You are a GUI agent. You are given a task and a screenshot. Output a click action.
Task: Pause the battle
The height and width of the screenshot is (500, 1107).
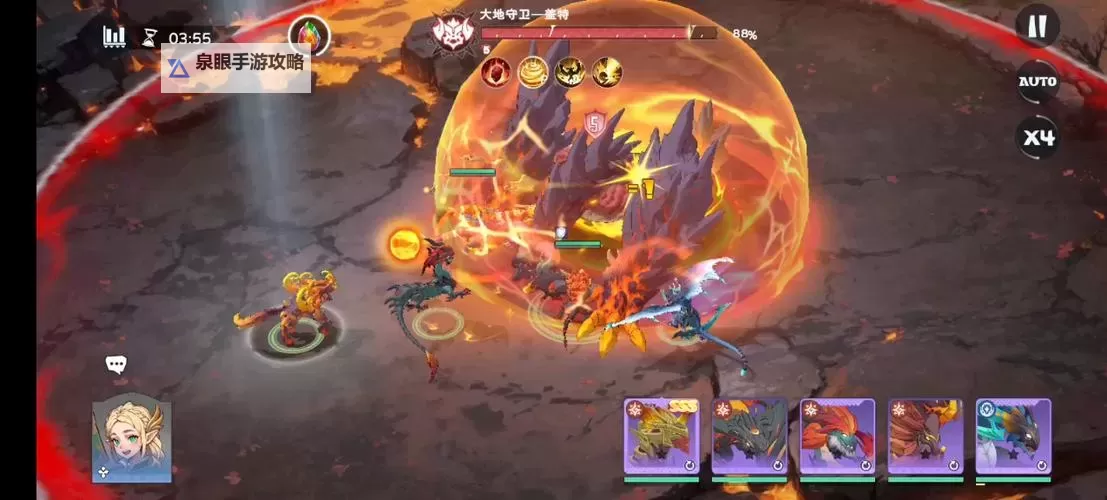tap(1037, 27)
